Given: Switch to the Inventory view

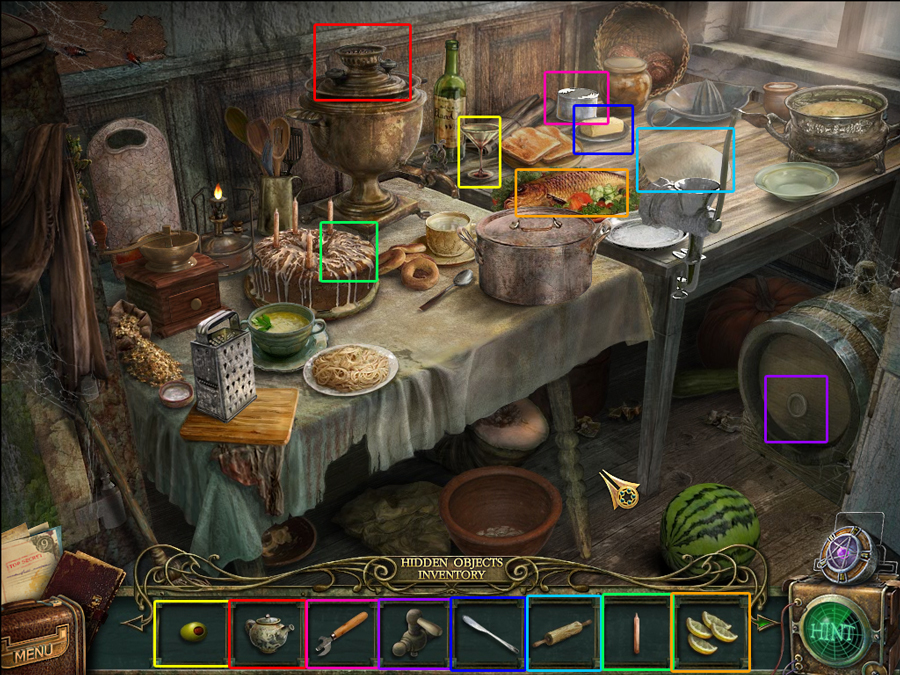Looking at the screenshot, I should pyautogui.click(x=451, y=576).
